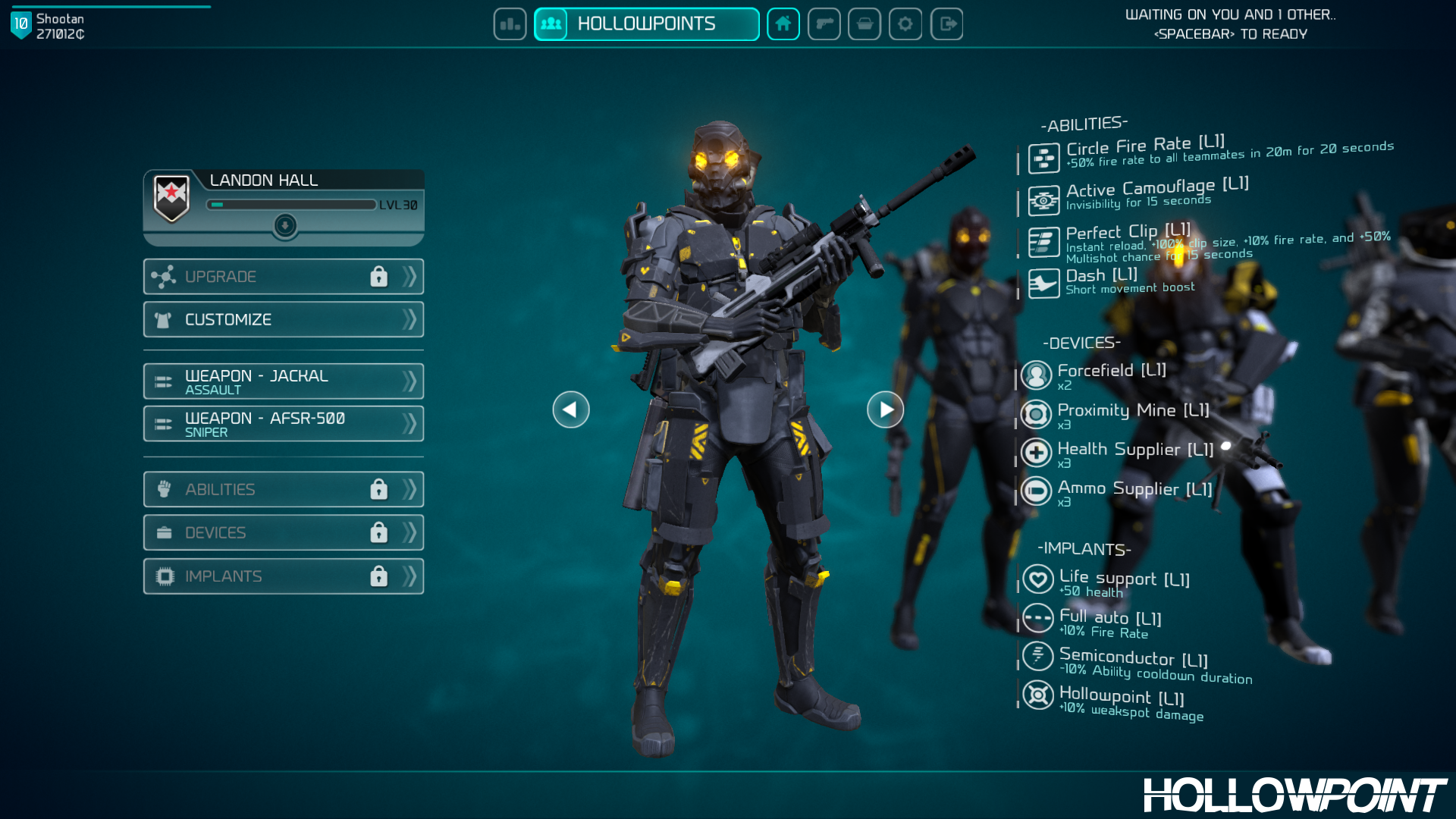Open the shop basket icon

click(864, 24)
